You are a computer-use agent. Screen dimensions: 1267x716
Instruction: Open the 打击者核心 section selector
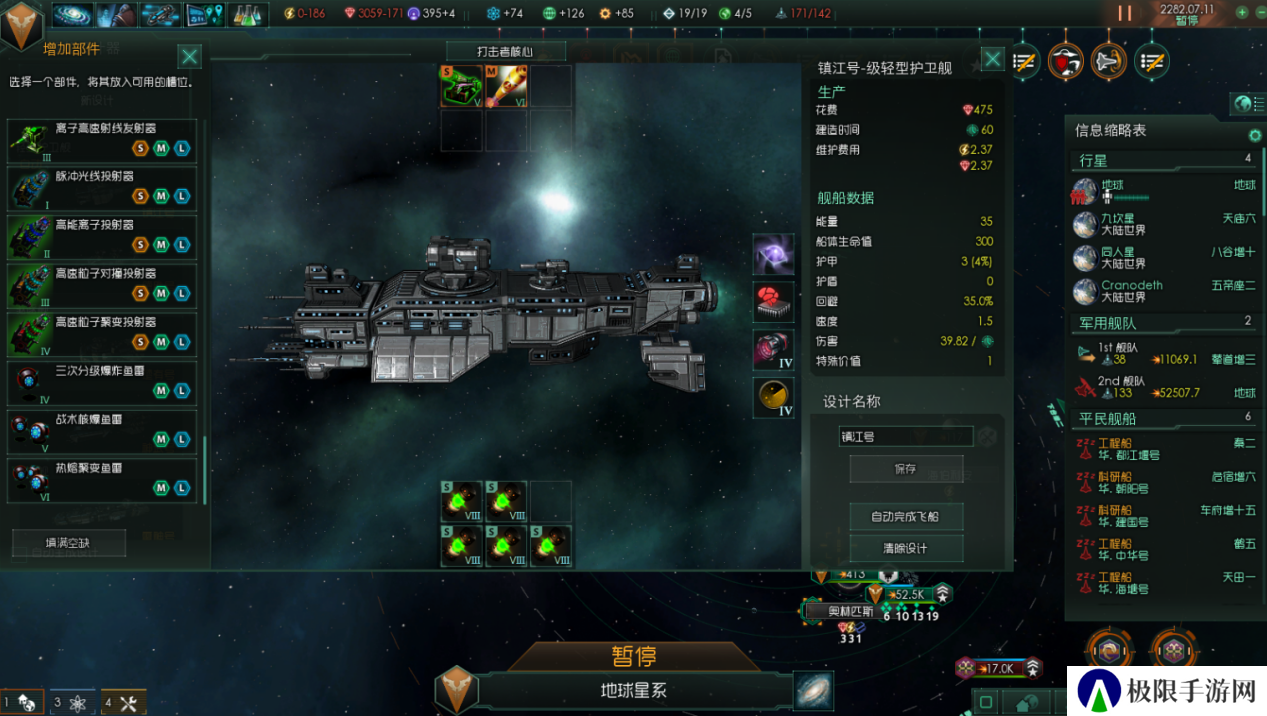click(x=506, y=51)
